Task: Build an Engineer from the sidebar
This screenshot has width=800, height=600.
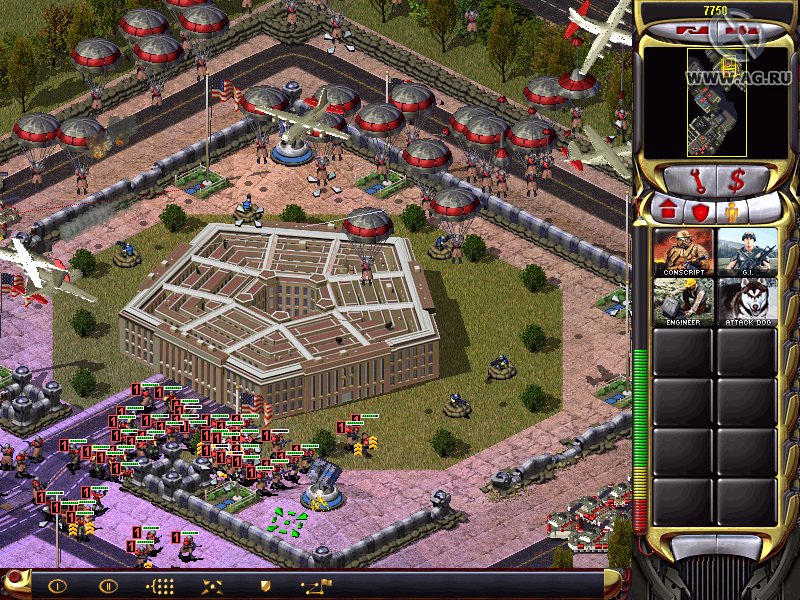Action: [684, 302]
